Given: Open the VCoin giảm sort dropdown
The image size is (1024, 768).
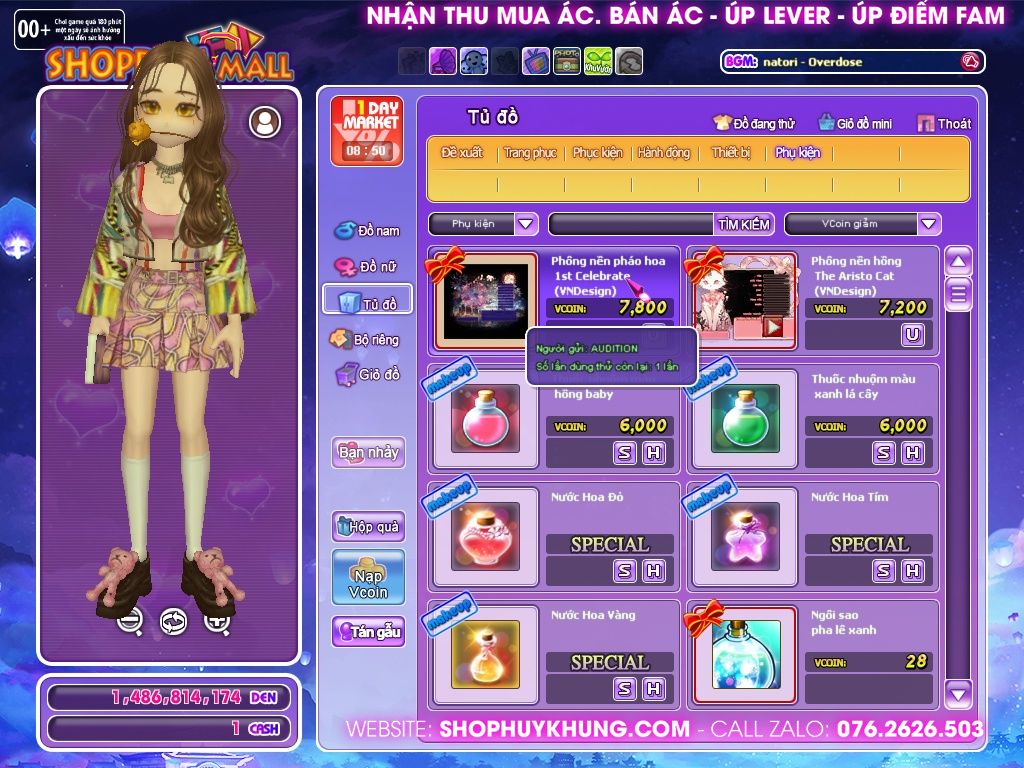Looking at the screenshot, I should pyautogui.click(x=929, y=224).
